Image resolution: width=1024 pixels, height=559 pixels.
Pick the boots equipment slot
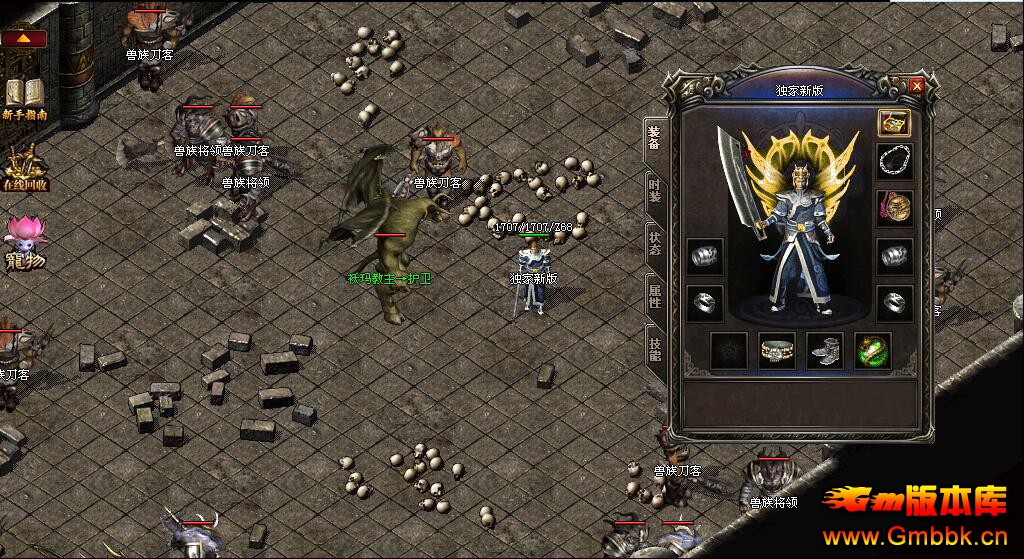pos(824,351)
